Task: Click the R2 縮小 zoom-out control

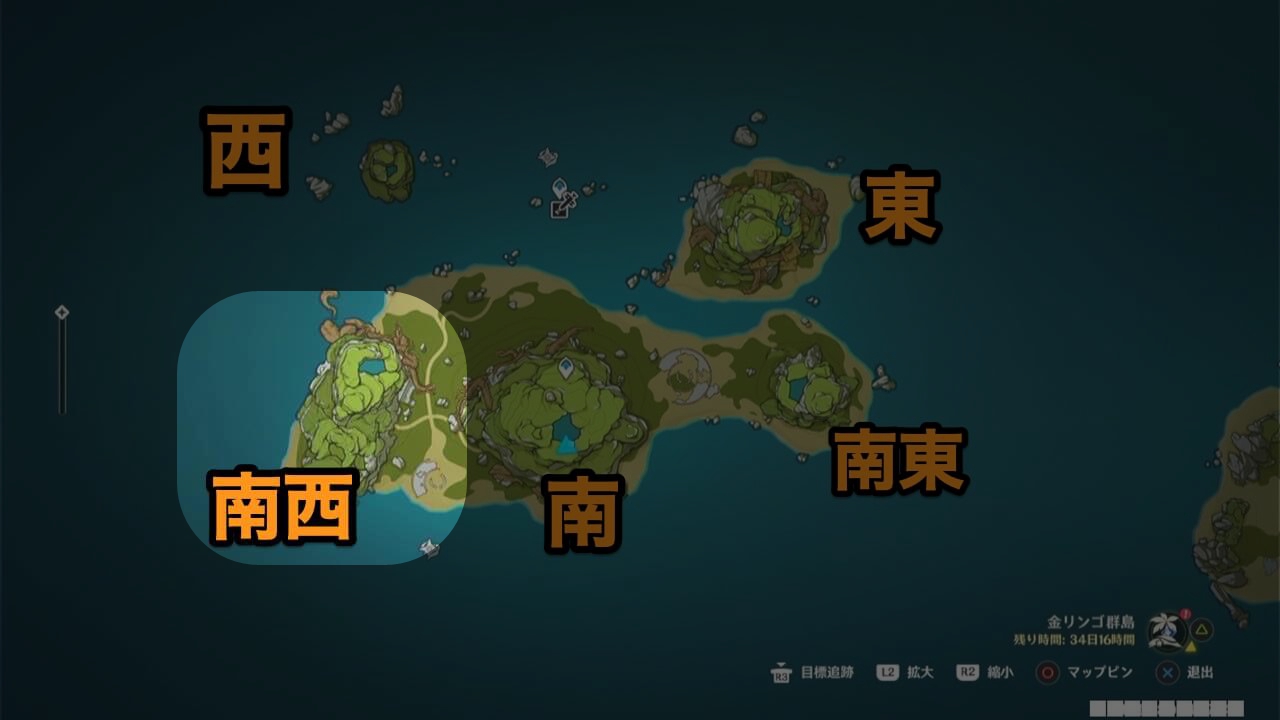Action: pos(966,672)
